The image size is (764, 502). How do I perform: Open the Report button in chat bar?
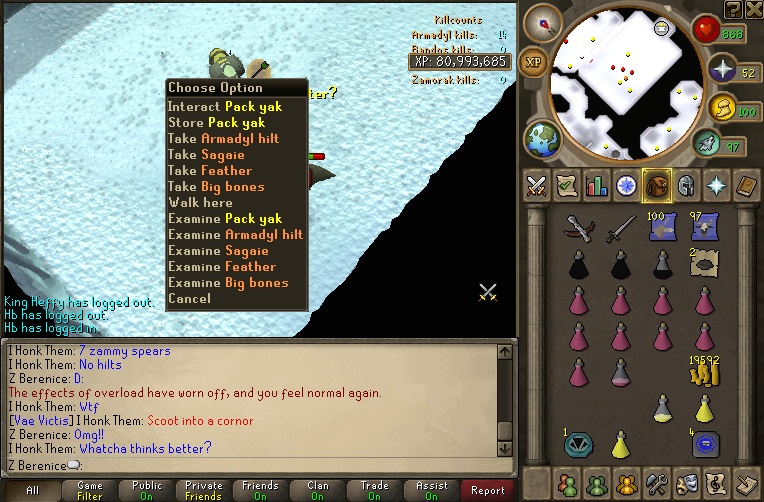tap(487, 490)
